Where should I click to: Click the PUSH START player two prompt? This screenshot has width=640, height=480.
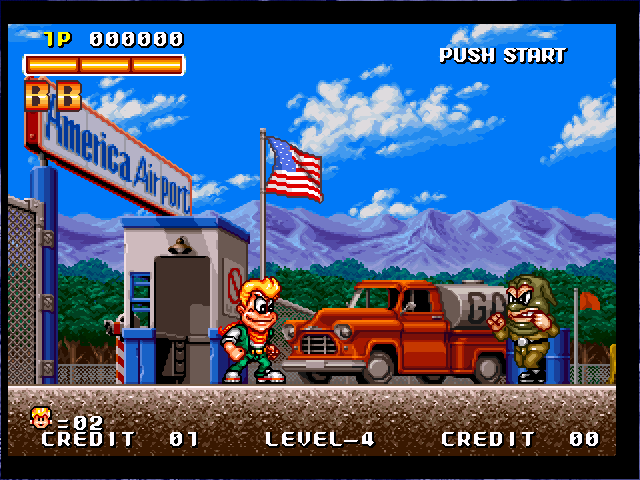tap(502, 55)
